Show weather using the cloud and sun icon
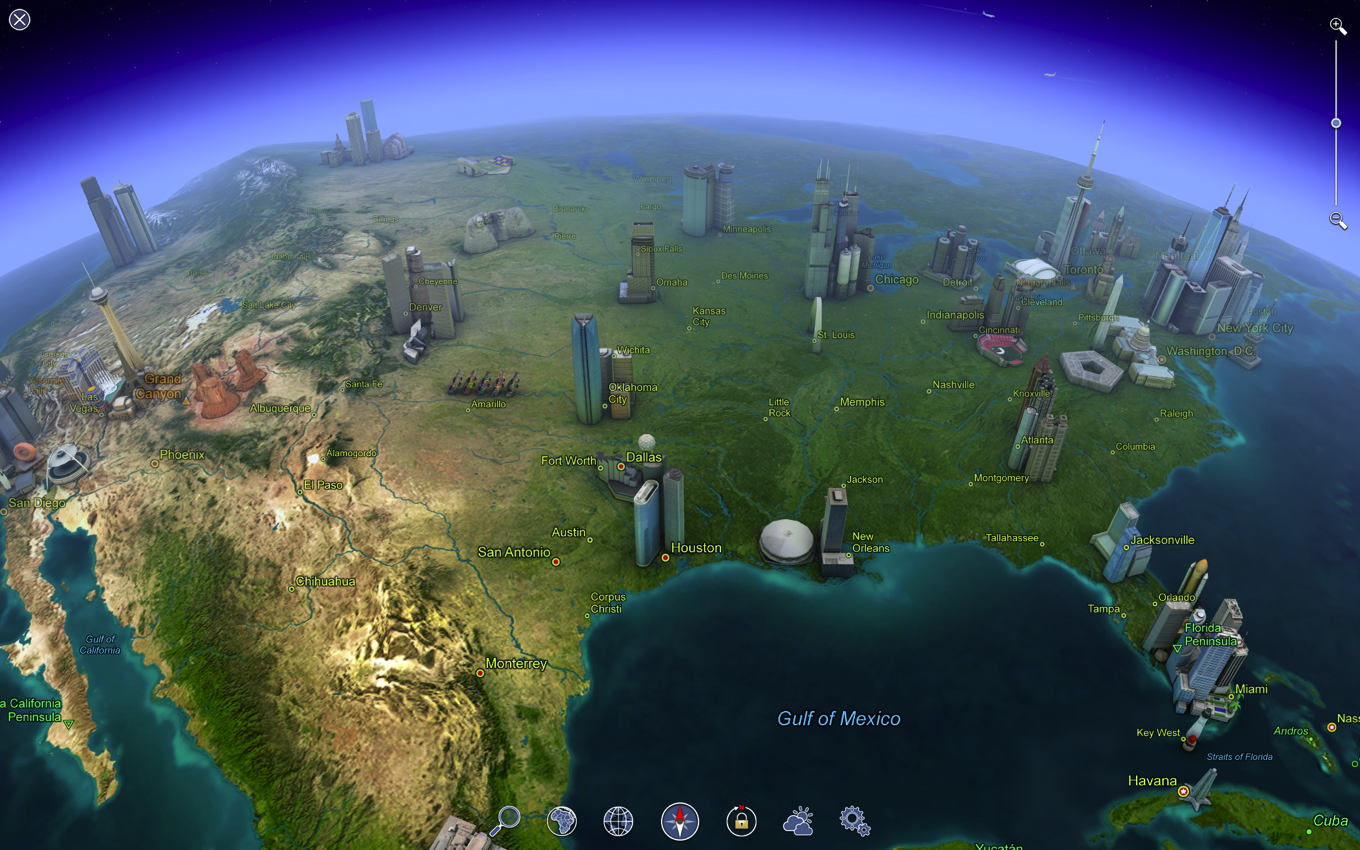This screenshot has width=1360, height=850. coord(798,821)
